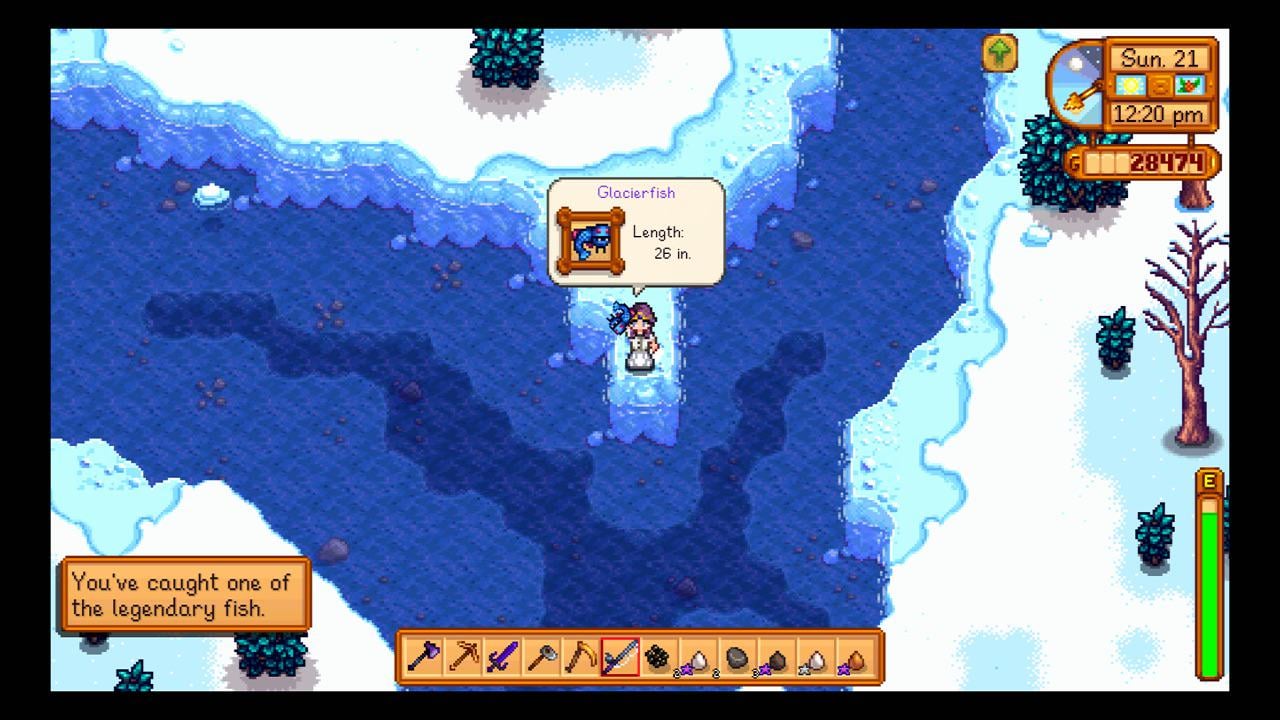The width and height of the screenshot is (1280, 720).
Task: Choose the orange-brown egg slot
Action: [854, 657]
